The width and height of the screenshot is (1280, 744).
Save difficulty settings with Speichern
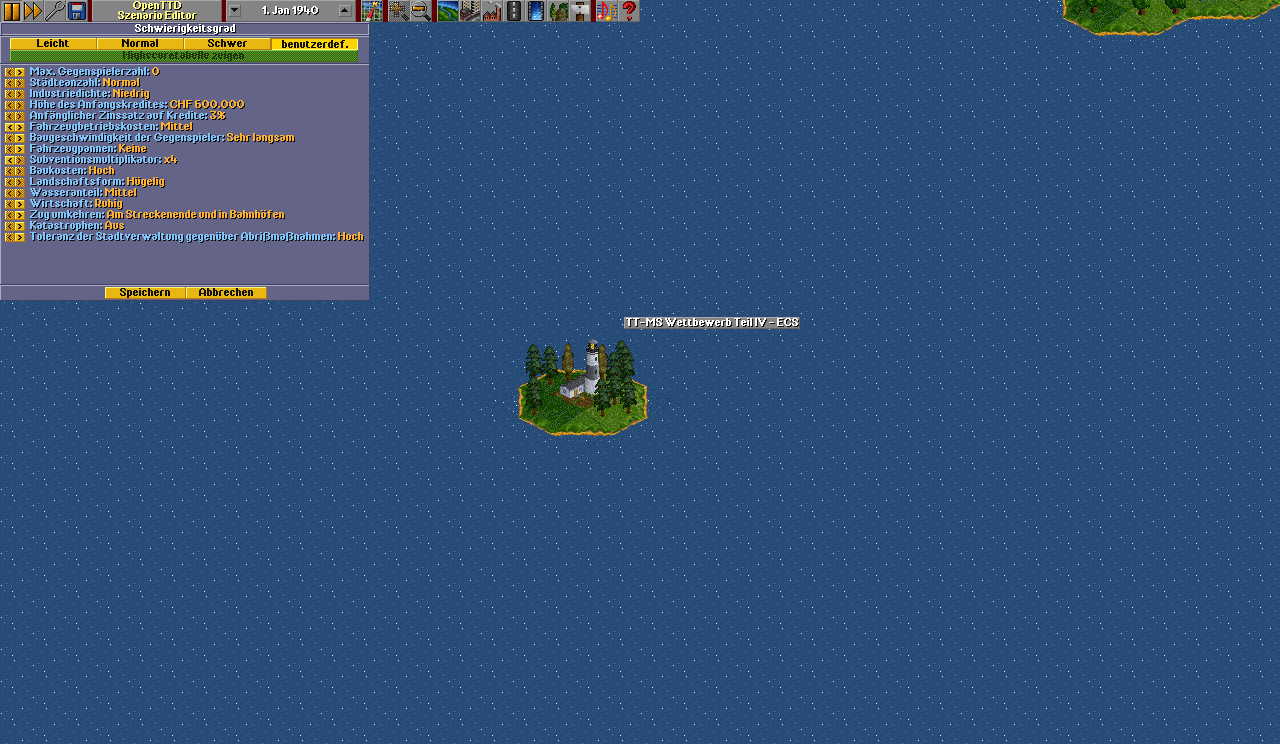145,293
